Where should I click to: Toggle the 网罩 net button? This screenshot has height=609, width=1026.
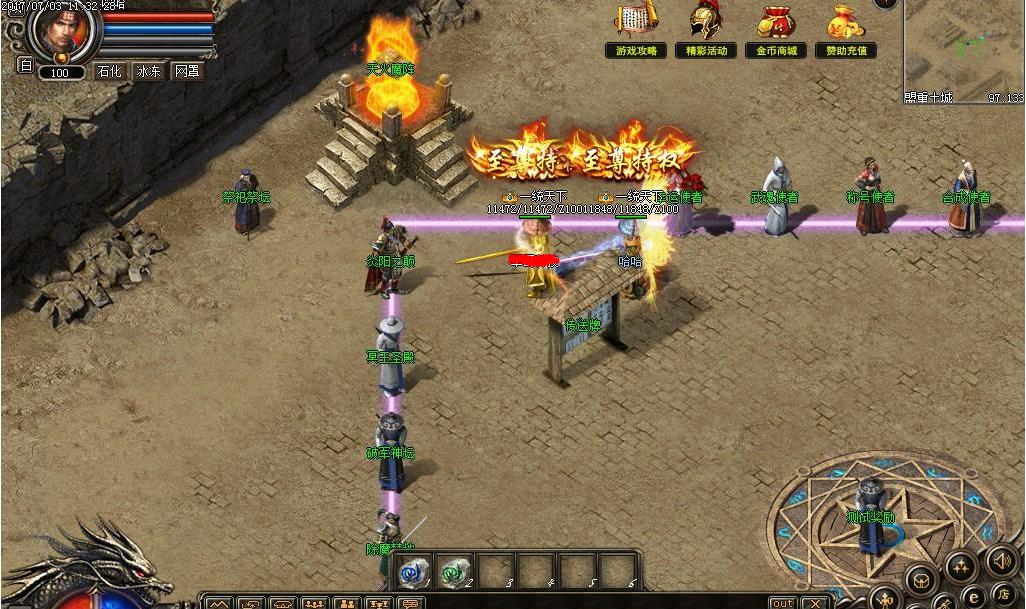[x=187, y=71]
